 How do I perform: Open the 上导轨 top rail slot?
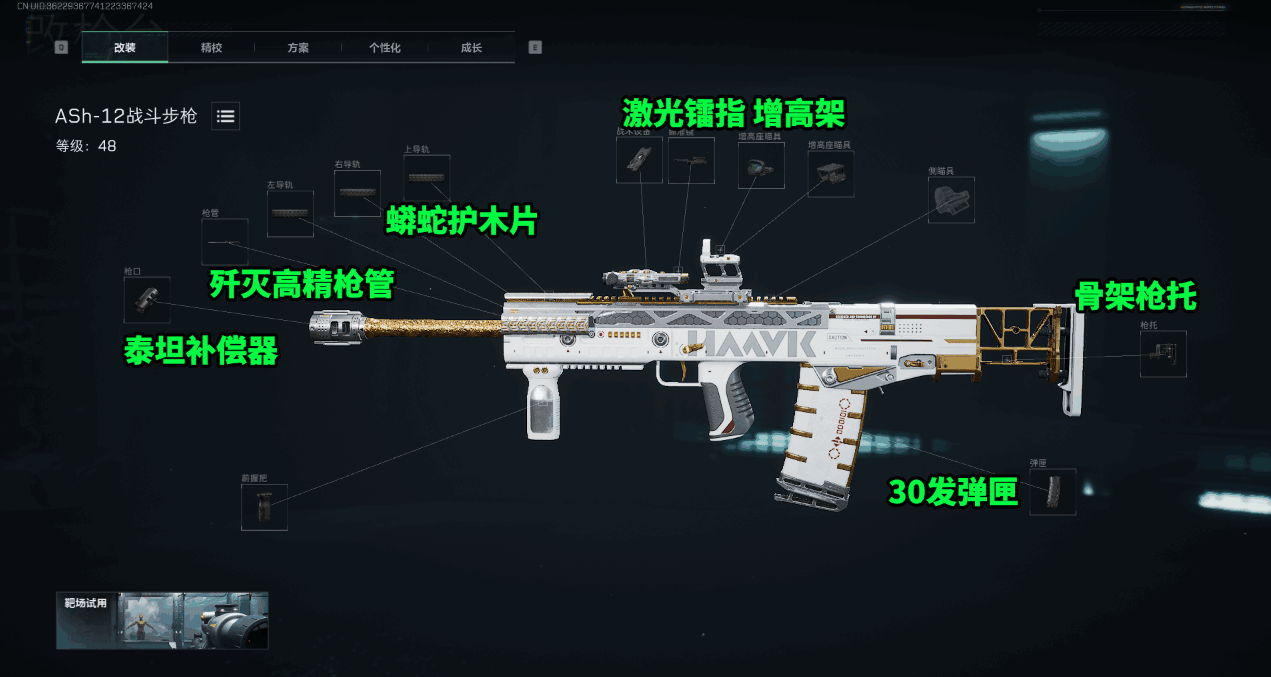(427, 178)
